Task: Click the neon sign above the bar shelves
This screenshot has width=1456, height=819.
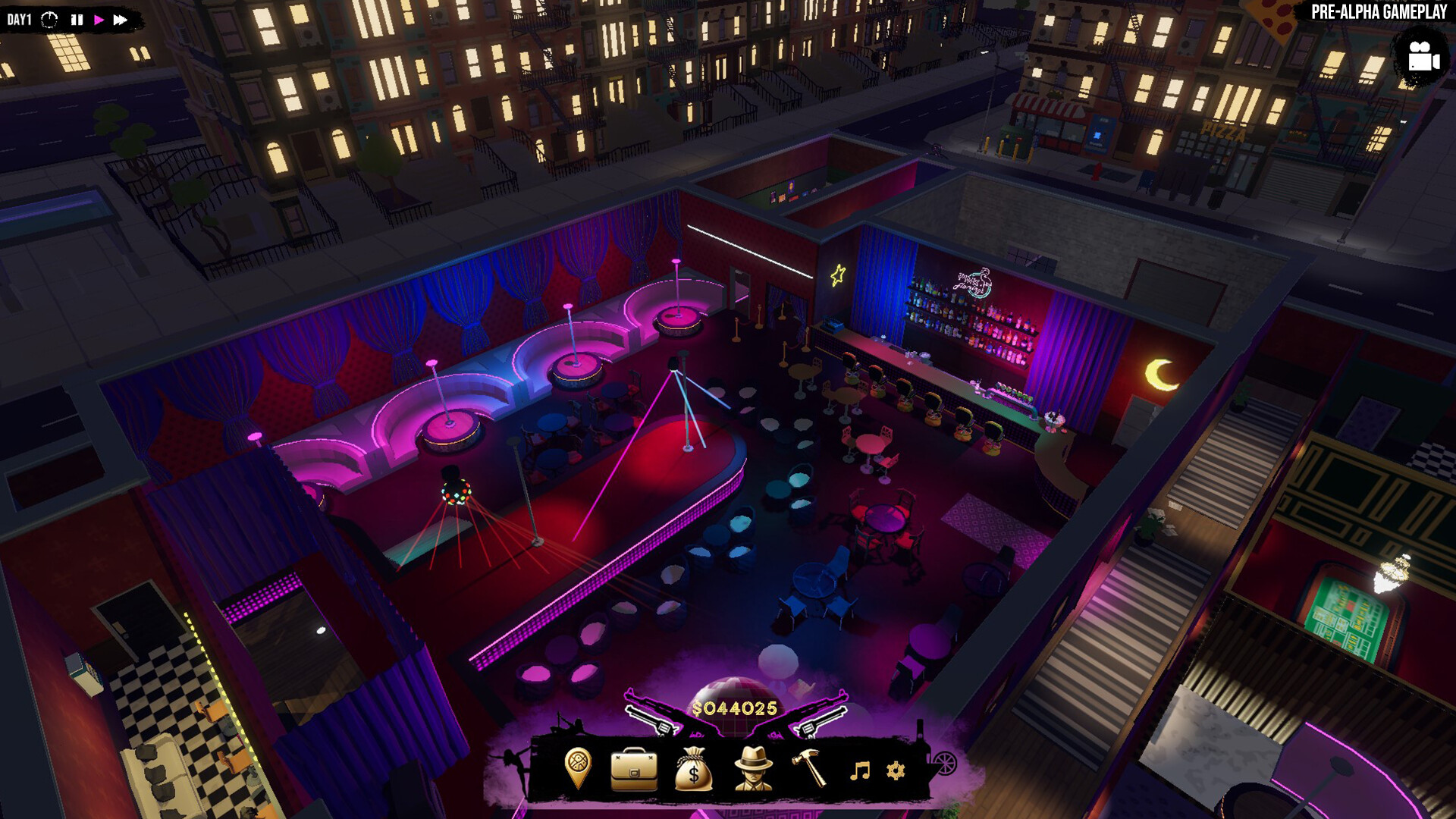Action: click(x=975, y=283)
